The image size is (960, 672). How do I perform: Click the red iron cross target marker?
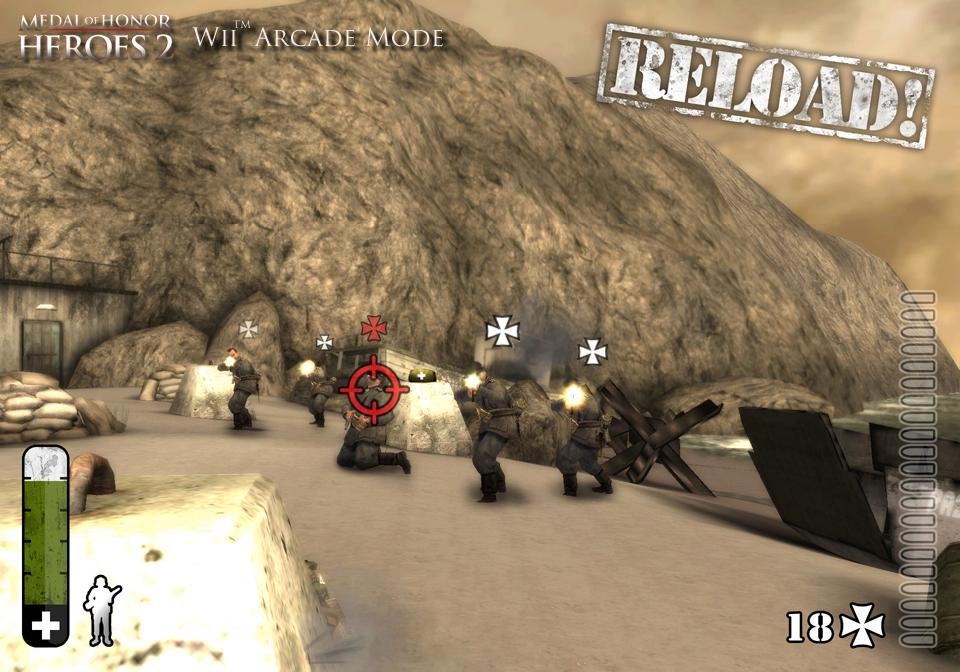tap(374, 327)
